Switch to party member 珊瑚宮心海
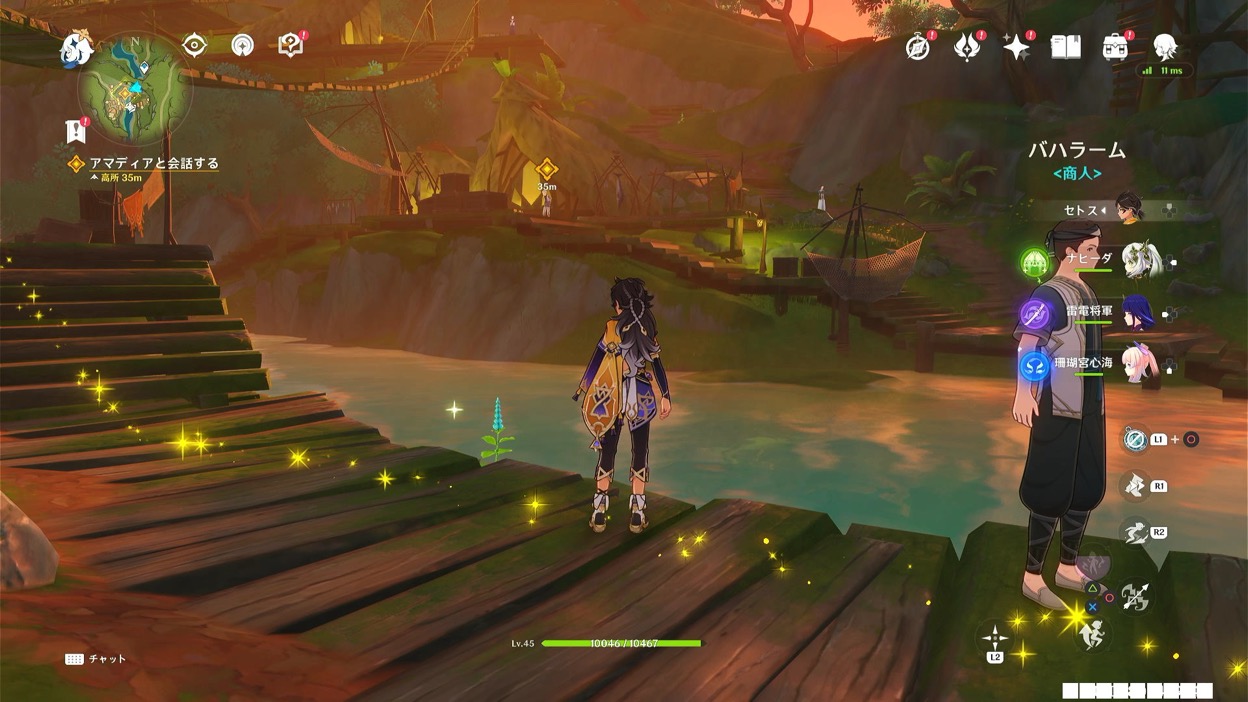 tap(1141, 363)
